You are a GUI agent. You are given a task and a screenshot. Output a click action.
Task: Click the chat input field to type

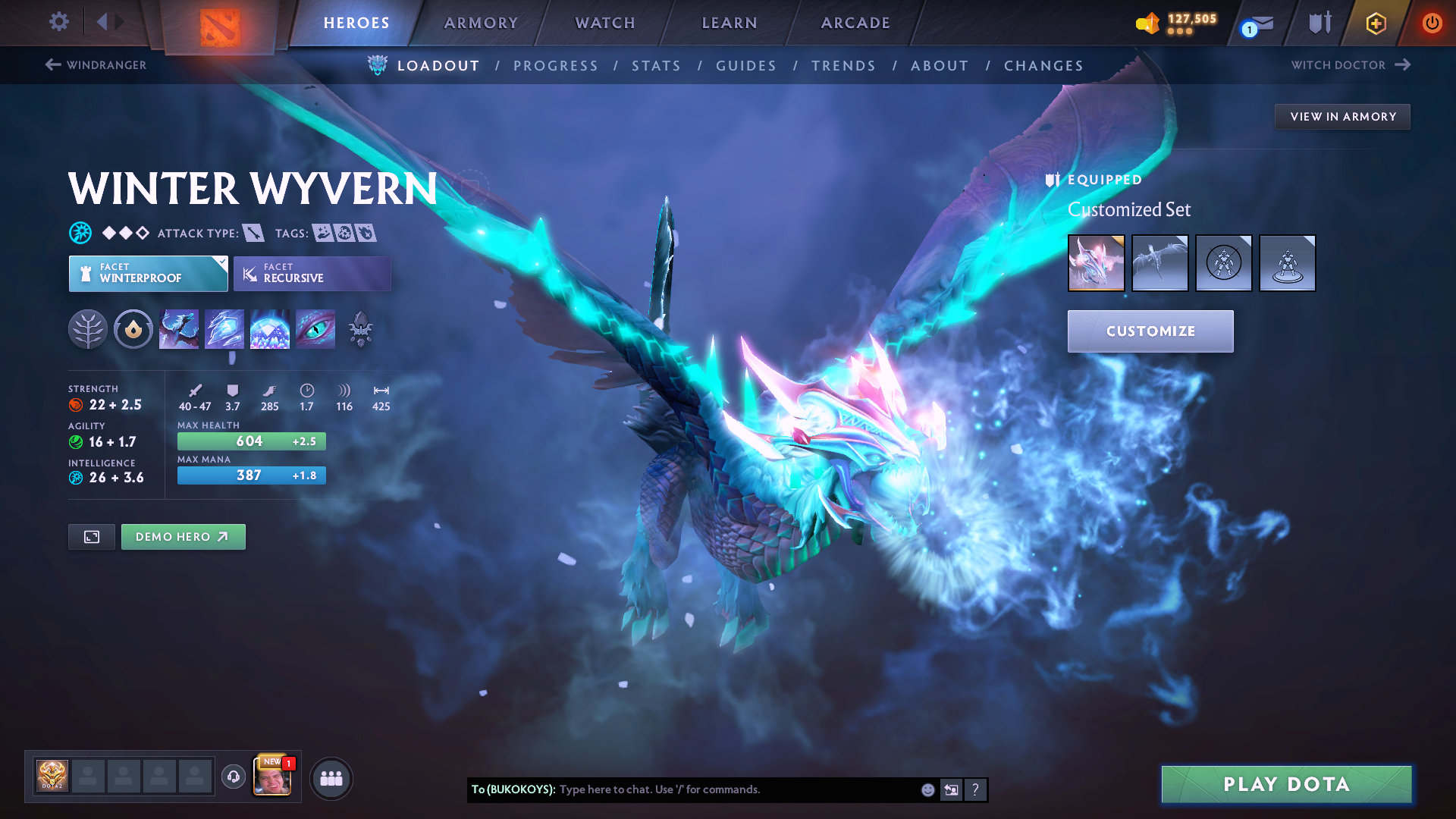pos(728,789)
